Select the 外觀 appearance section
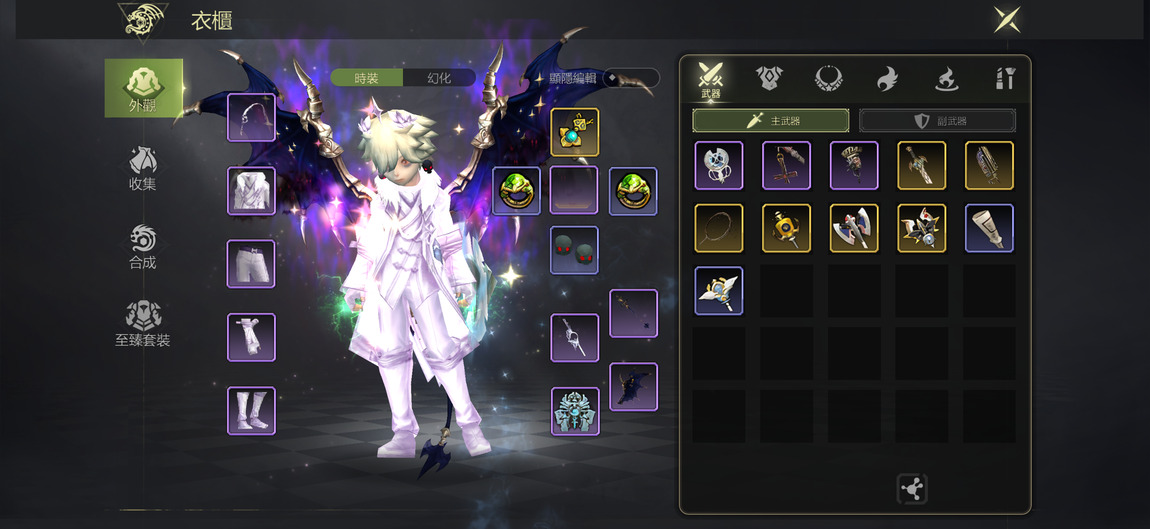Viewport: 1150px width, 529px height. (x=144, y=88)
